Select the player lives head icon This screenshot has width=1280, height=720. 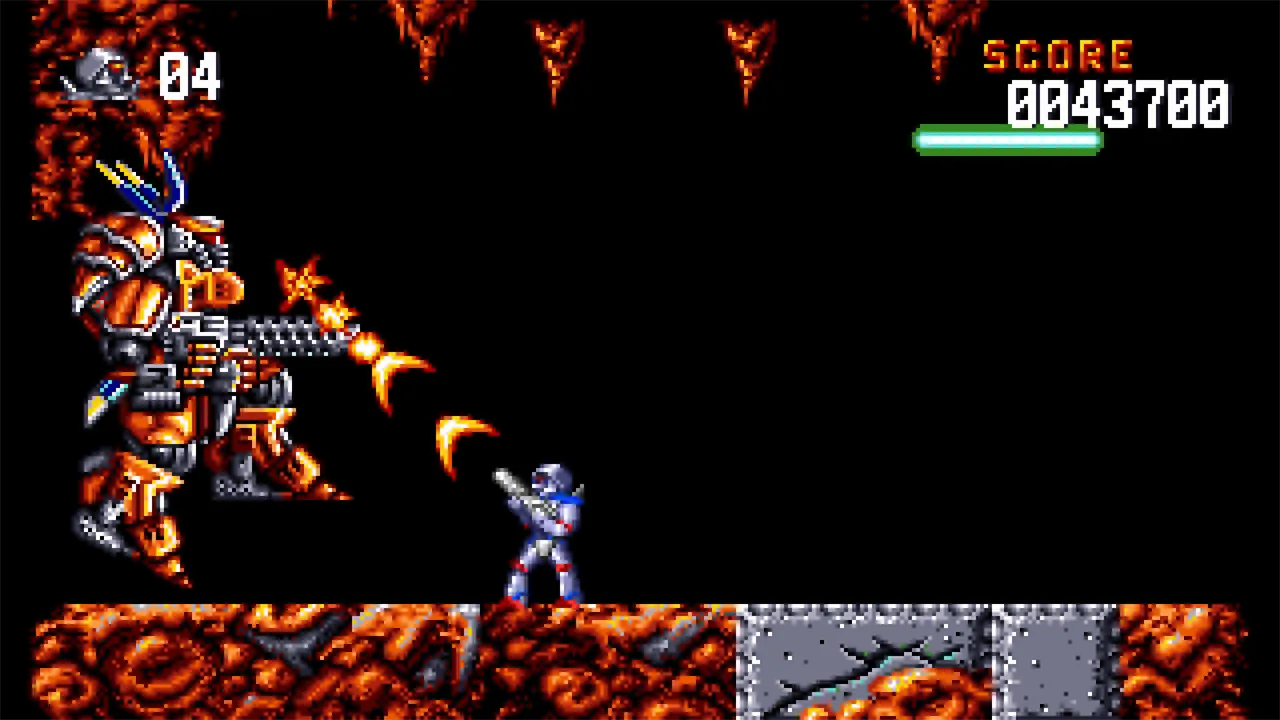pos(100,75)
